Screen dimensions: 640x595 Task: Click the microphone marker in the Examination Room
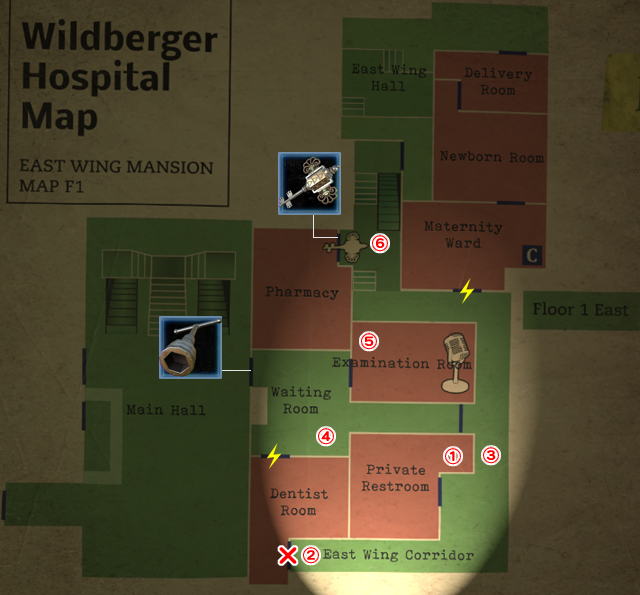[455, 360]
